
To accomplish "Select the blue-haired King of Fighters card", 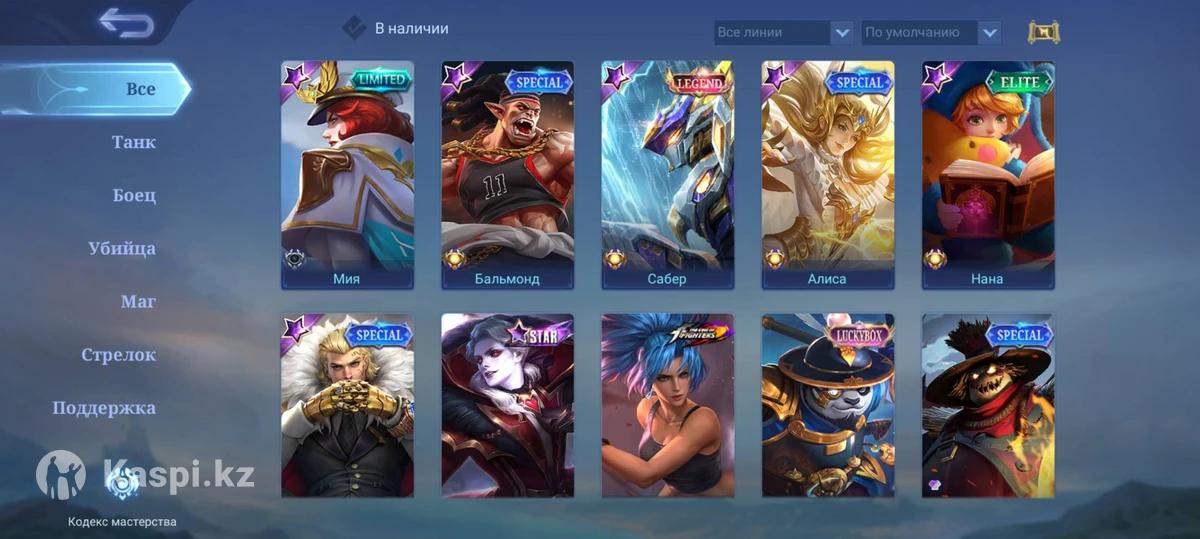I will tap(667, 405).
